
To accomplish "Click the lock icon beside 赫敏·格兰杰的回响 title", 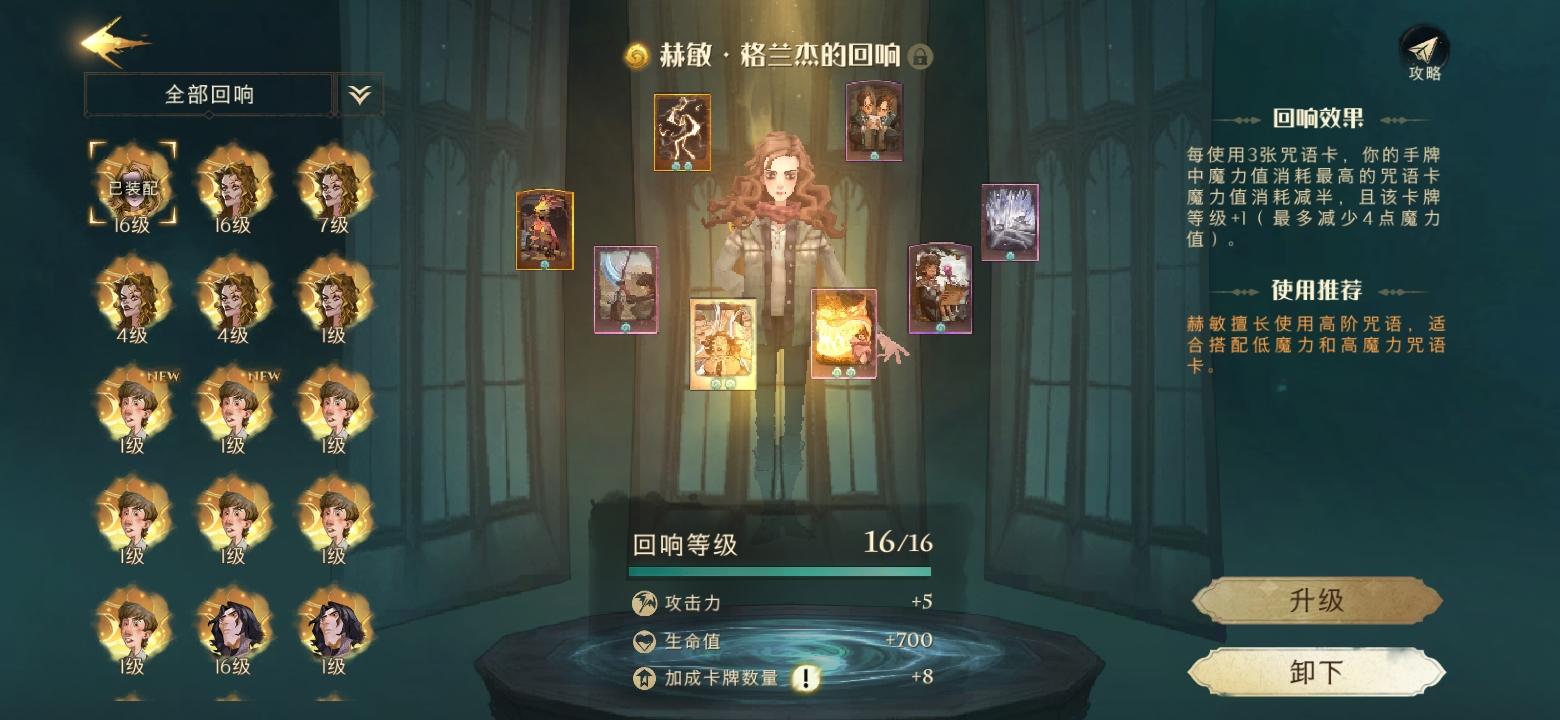I will 920,57.
